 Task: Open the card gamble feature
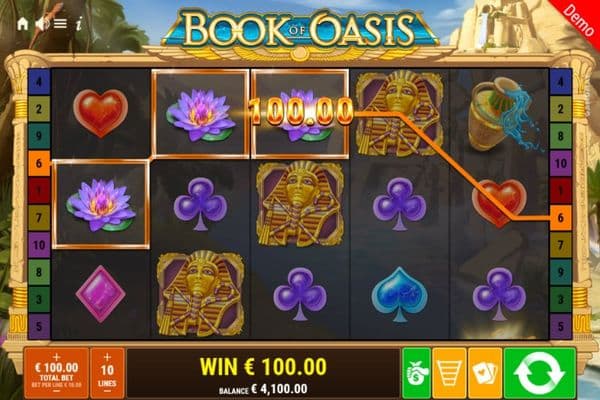tap(484, 373)
